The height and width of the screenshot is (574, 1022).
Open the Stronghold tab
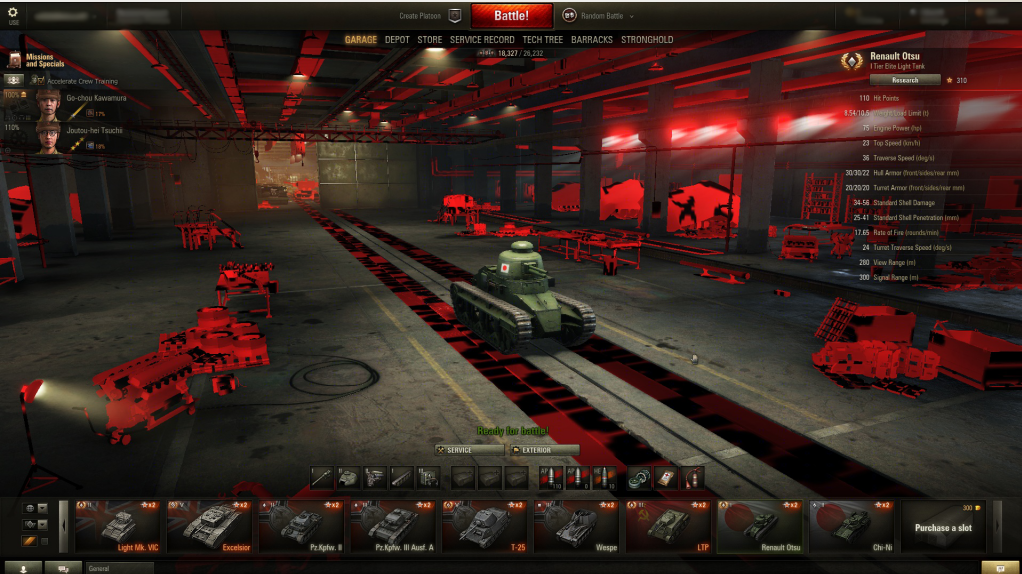647,40
